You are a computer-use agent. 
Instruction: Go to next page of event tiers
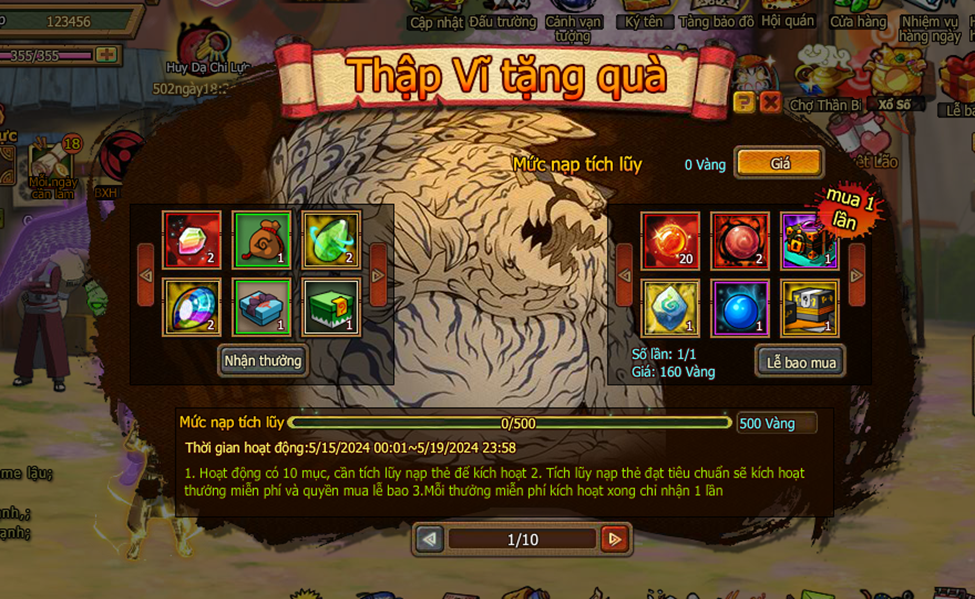(615, 539)
